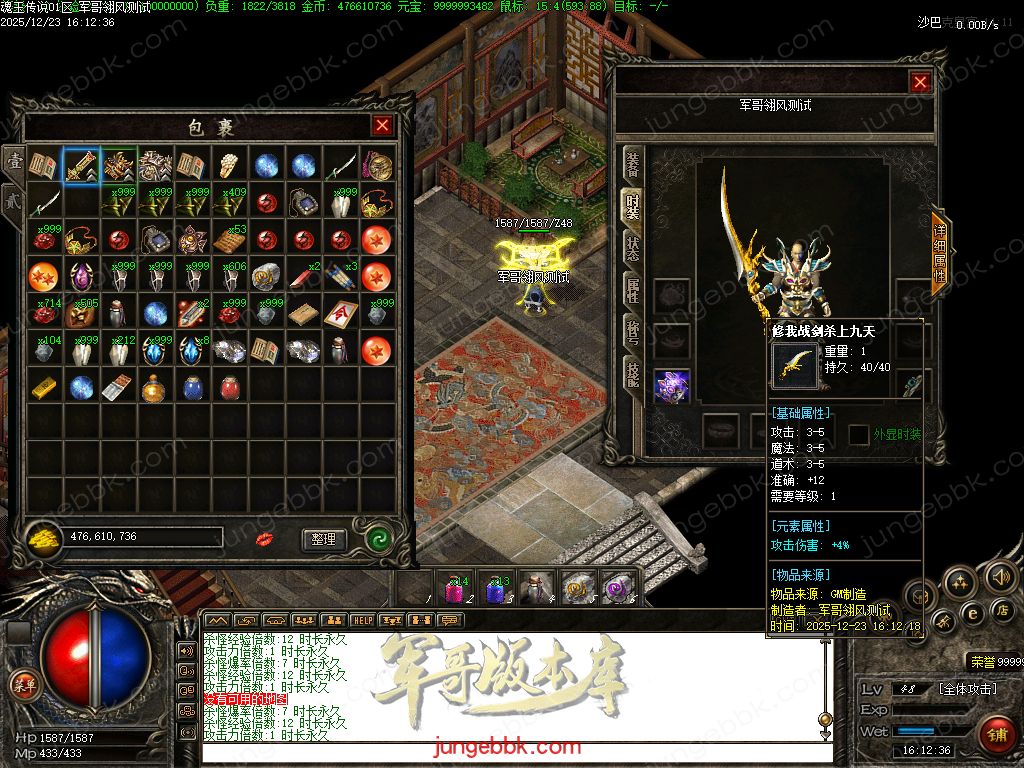Open the 铺 shop button
This screenshot has height=768, width=1024.
(x=995, y=732)
